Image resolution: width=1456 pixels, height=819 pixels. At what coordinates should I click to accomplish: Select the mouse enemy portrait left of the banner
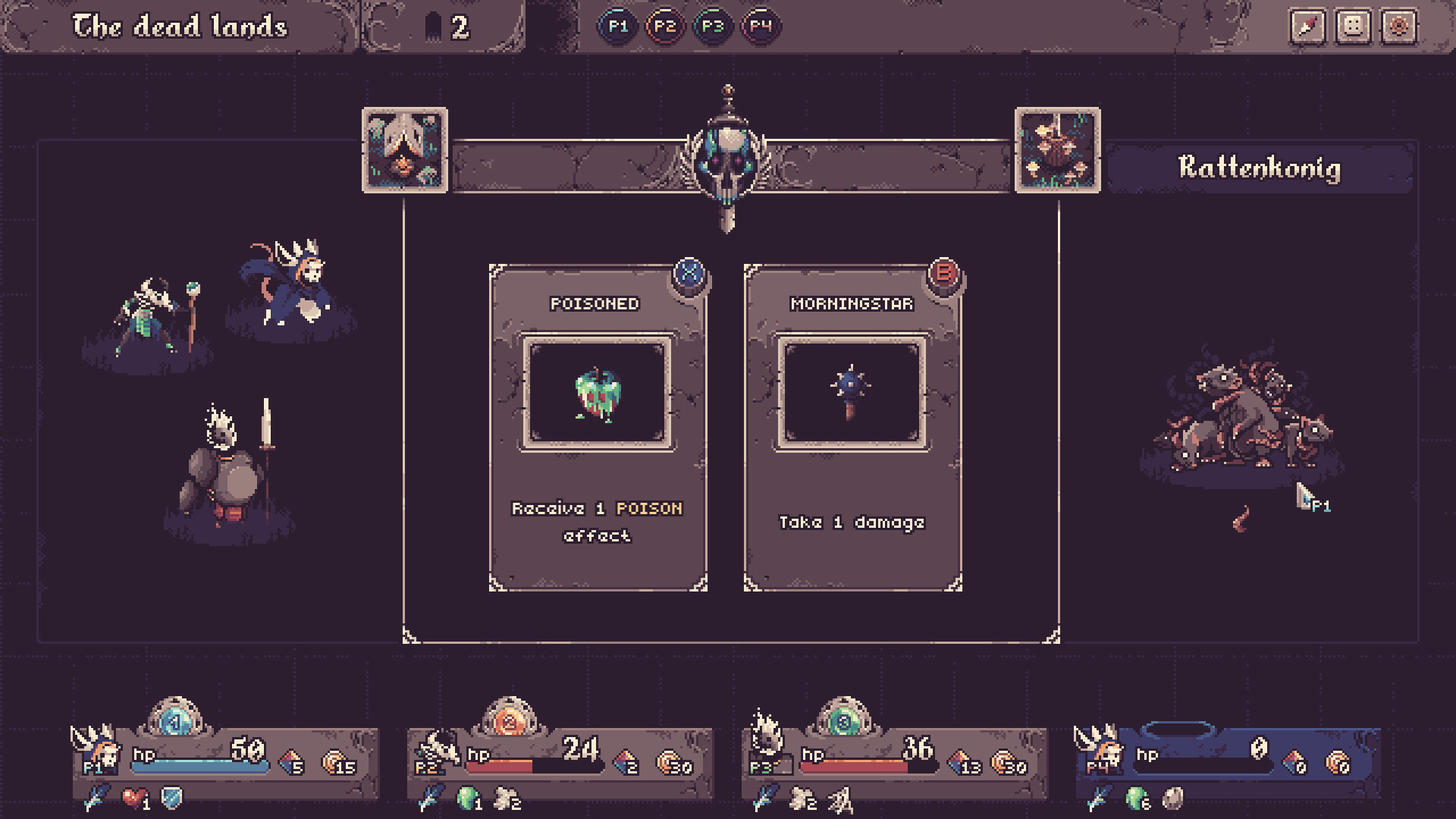[404, 149]
